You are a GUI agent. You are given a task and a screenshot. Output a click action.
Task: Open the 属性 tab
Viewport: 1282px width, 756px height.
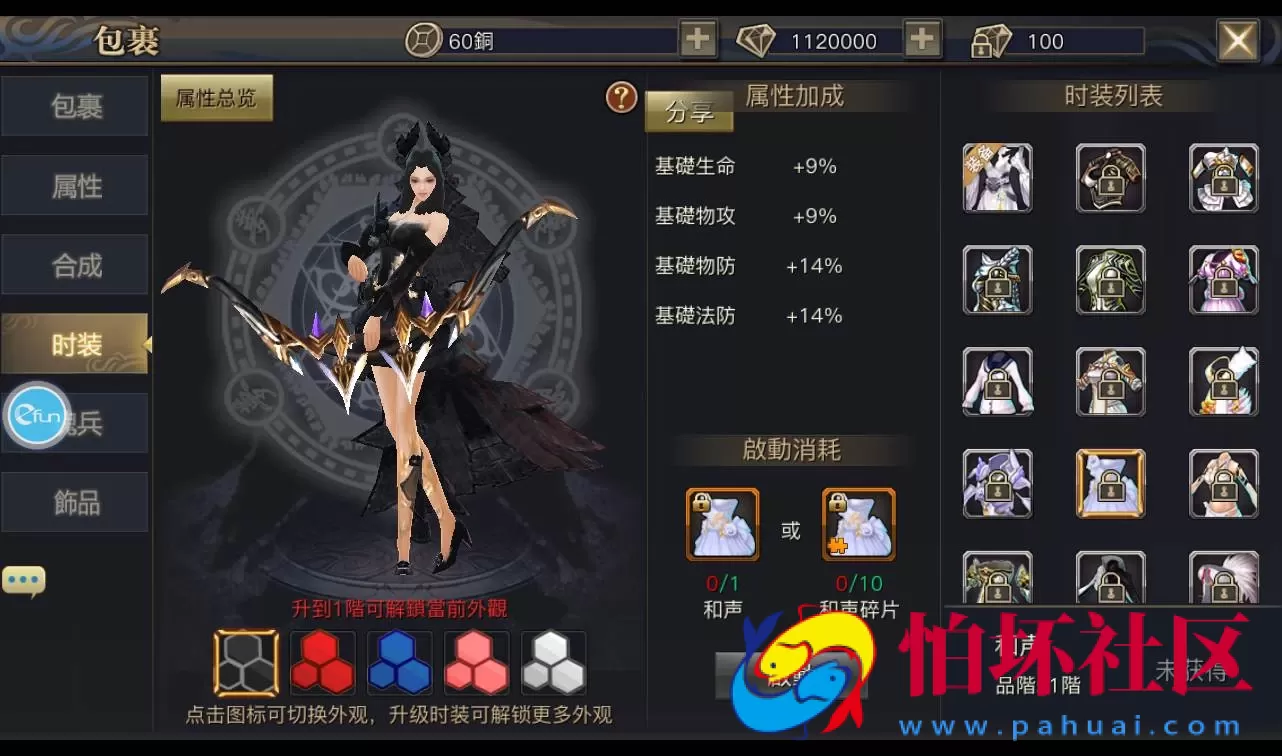coord(74,186)
